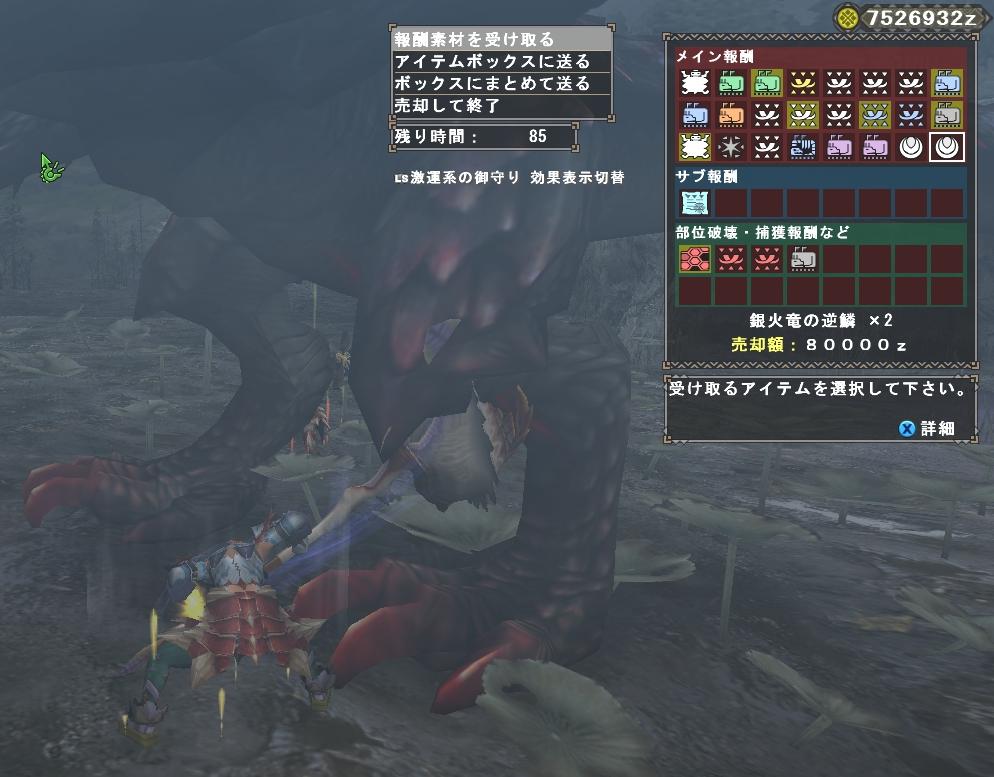Select the cyan ticket in sub rewards

pos(694,204)
